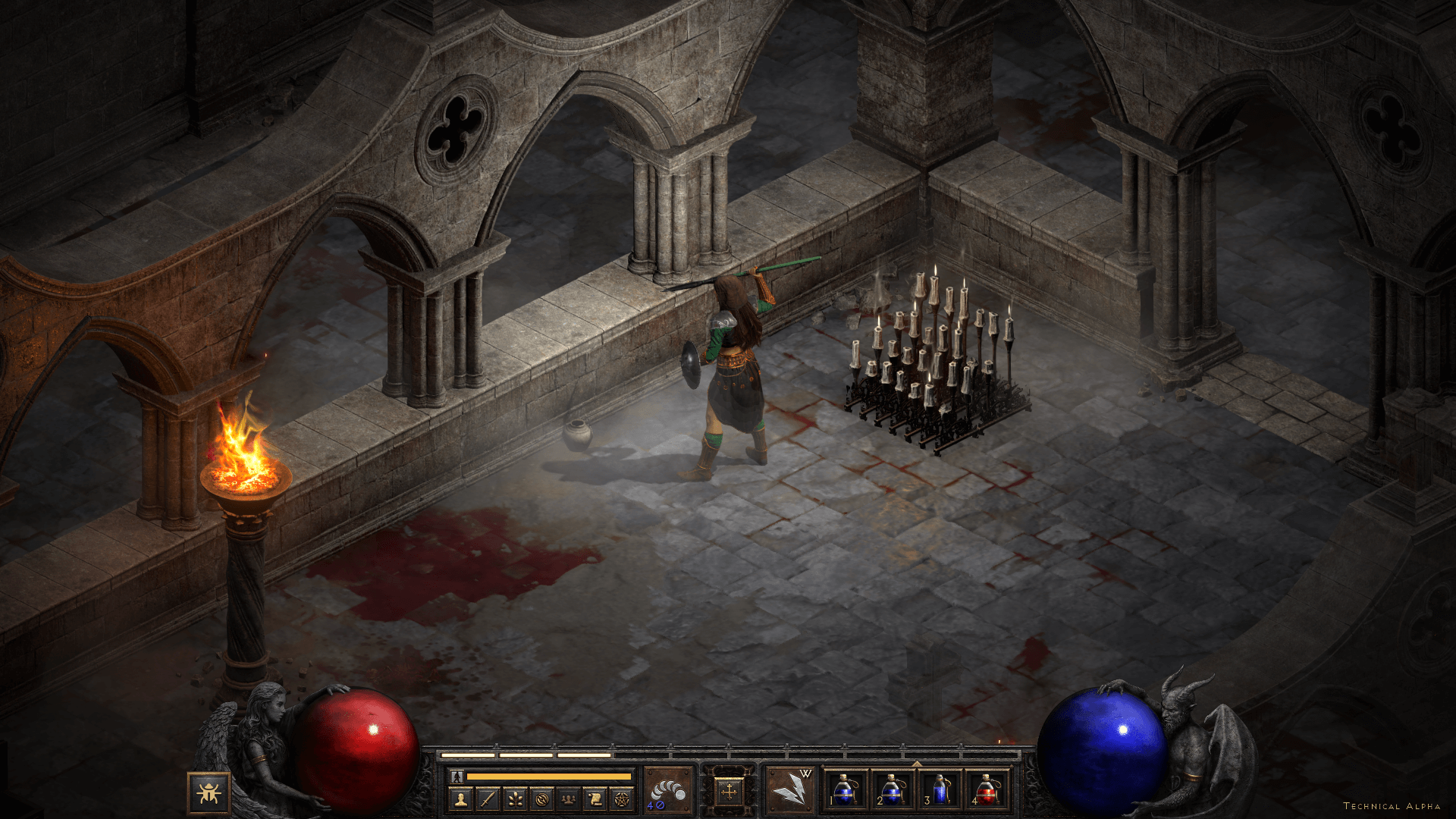Use the mana potion in belt slot 1
The image size is (1456, 819).
(845, 791)
